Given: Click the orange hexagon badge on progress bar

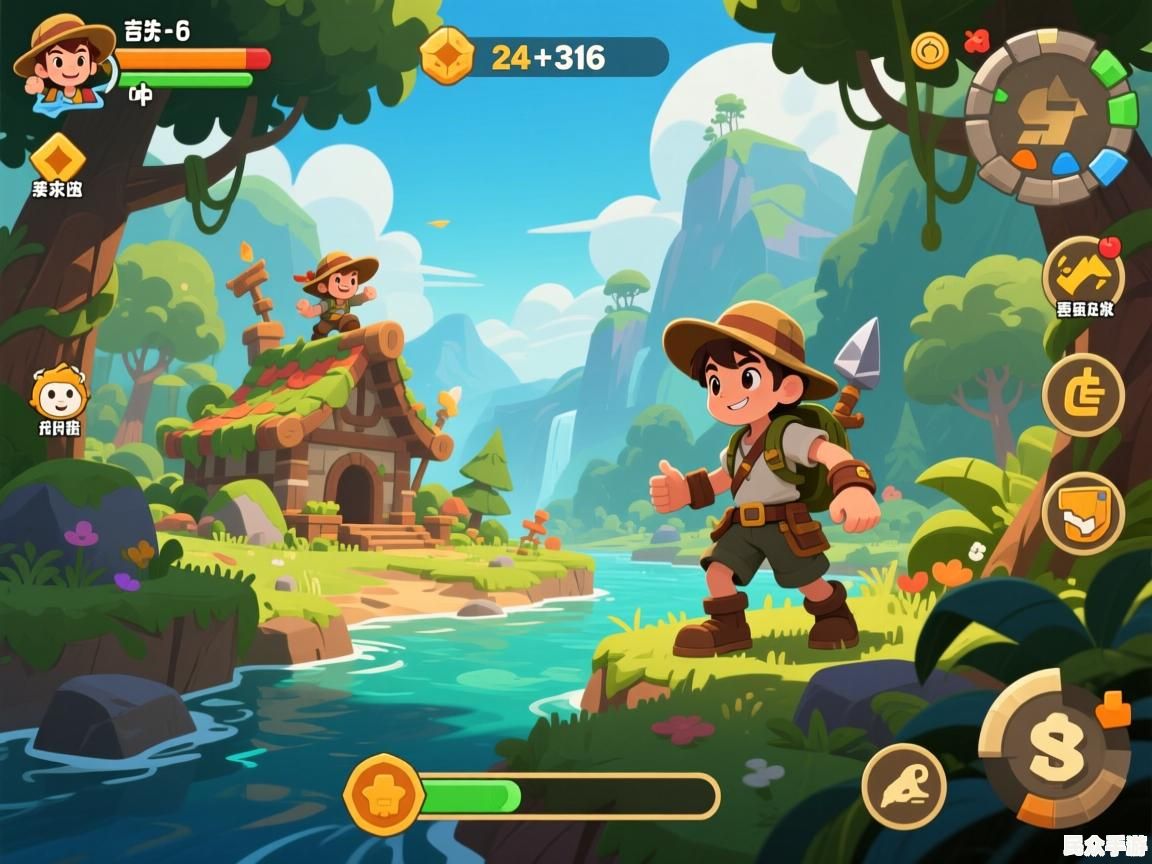Looking at the screenshot, I should [x=383, y=796].
